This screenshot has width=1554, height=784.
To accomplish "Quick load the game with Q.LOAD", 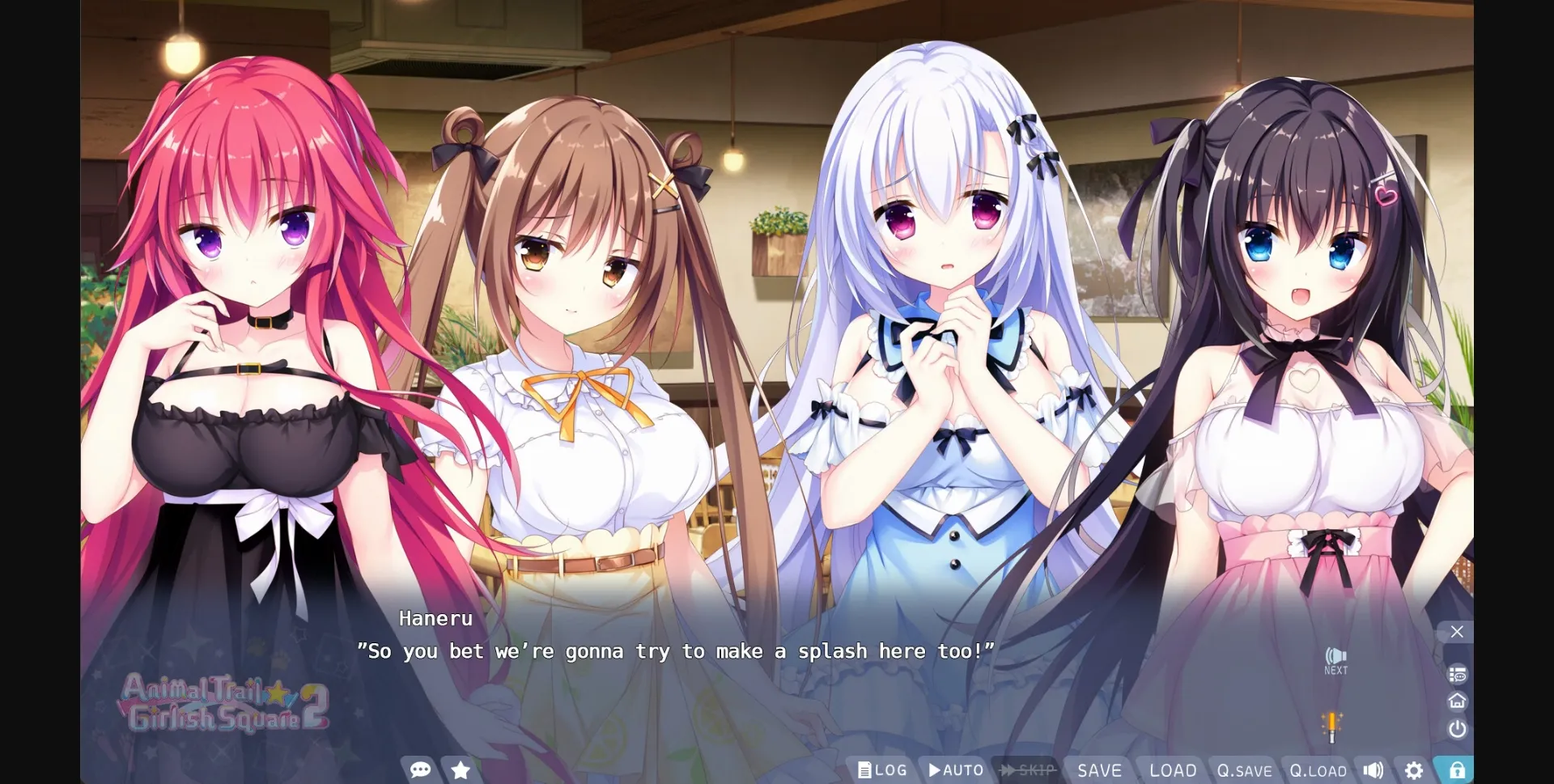I will click(1319, 770).
